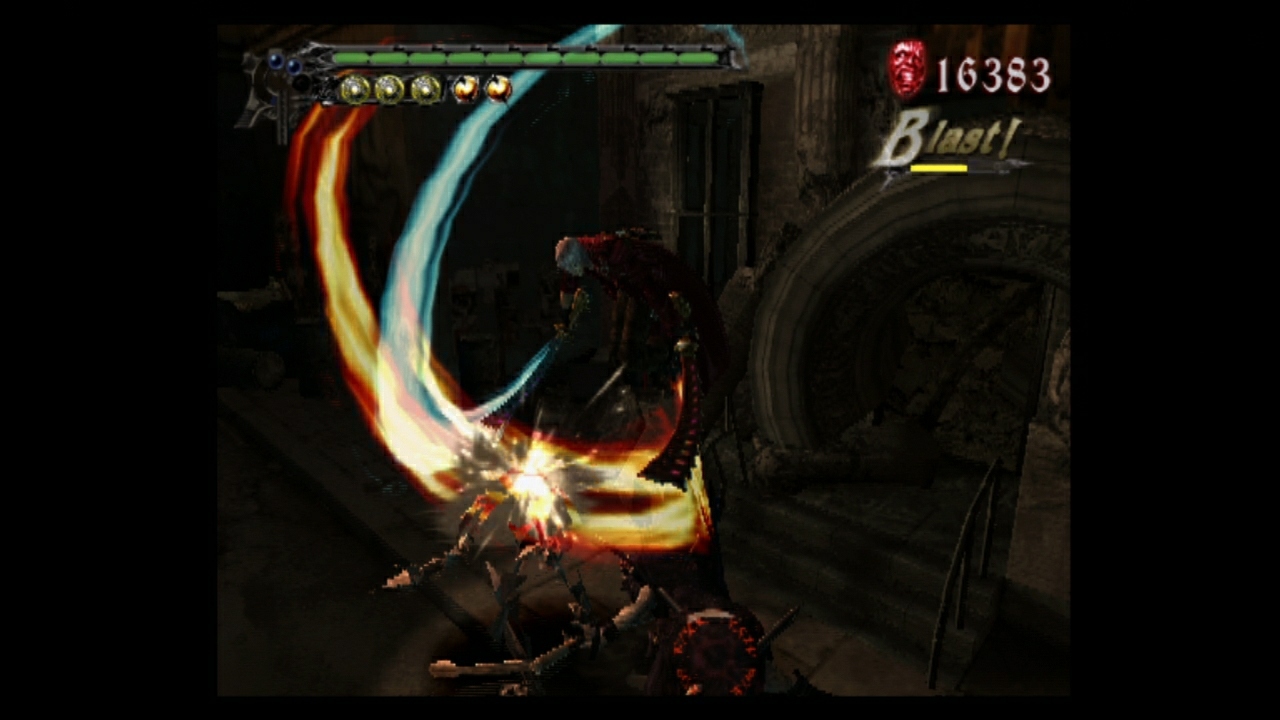Click the first yellow Devil Trigger rune
The image size is (1280, 720).
coord(355,88)
